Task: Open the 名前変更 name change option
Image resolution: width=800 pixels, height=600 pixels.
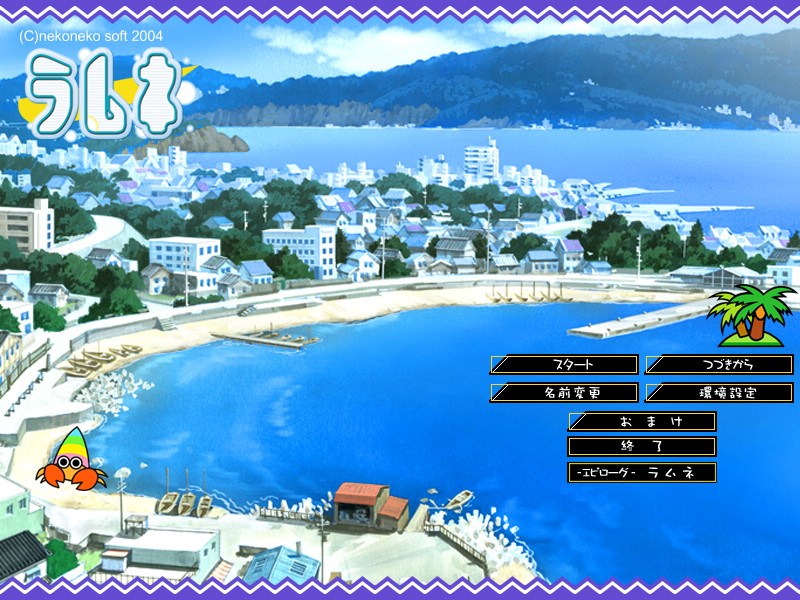Action: (x=564, y=393)
